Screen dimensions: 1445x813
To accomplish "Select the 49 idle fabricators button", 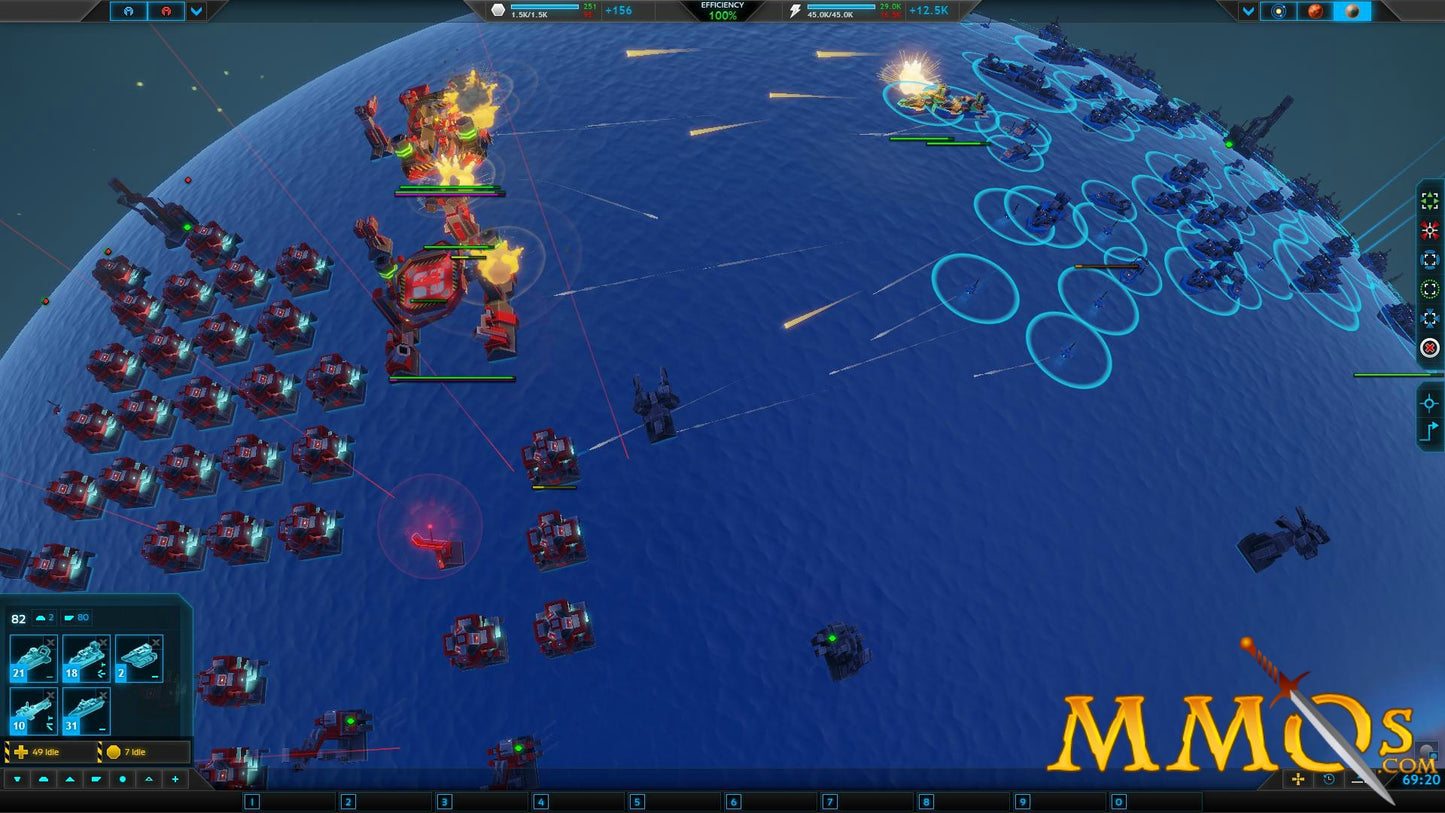I will [48, 752].
